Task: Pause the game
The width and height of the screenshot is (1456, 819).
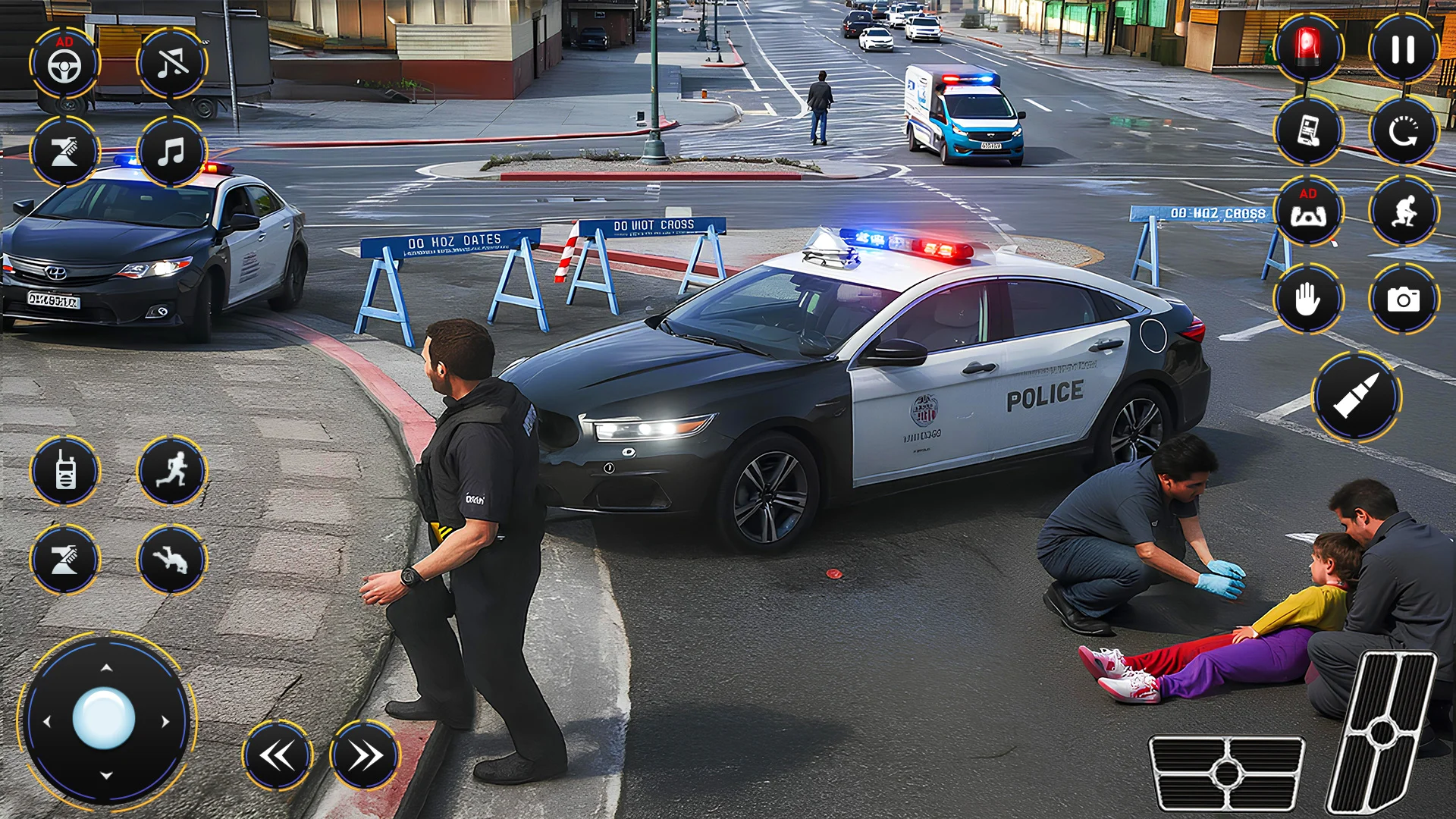Action: [1403, 49]
